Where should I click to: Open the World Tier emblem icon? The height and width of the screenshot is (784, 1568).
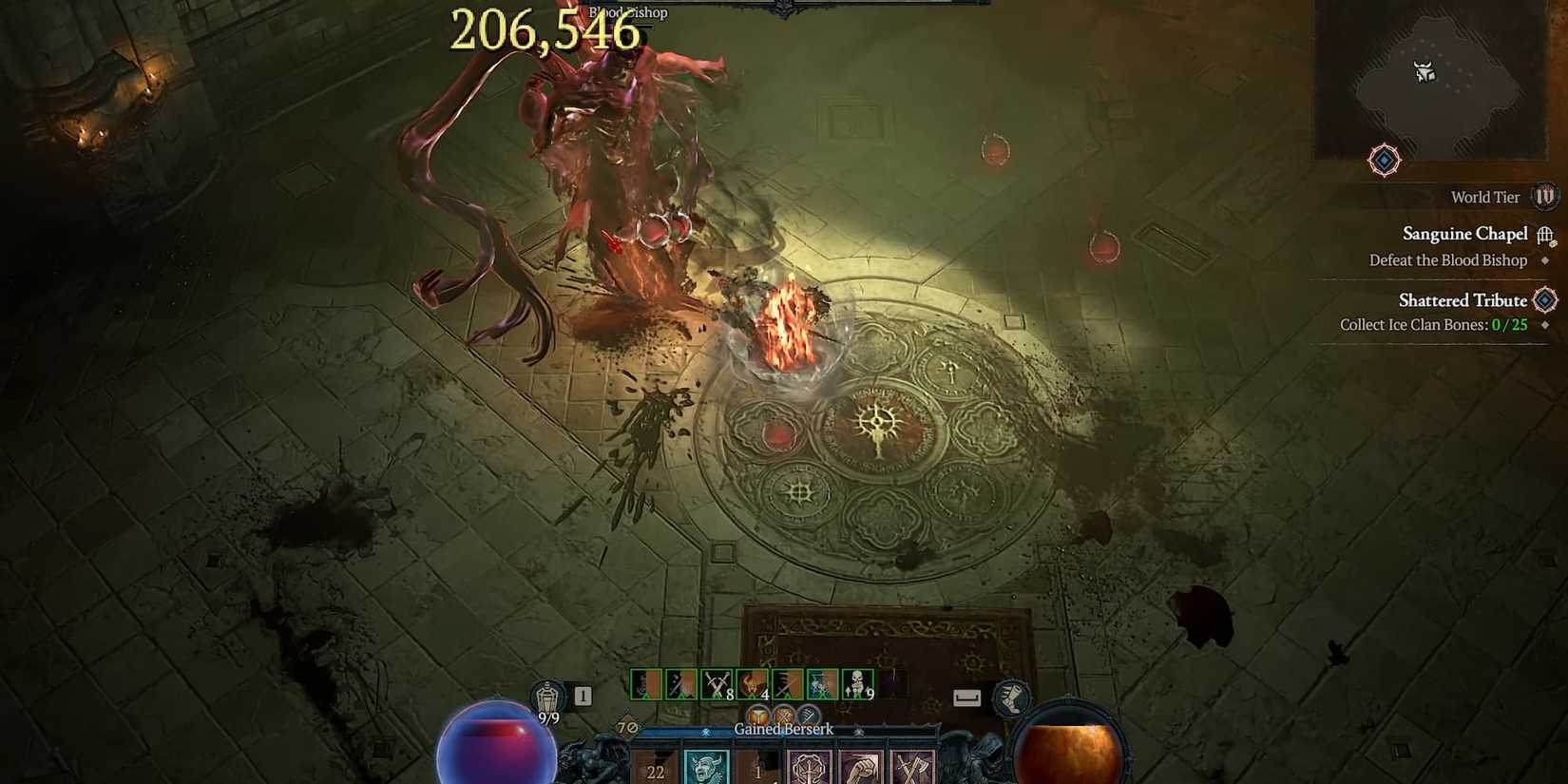point(1547,197)
